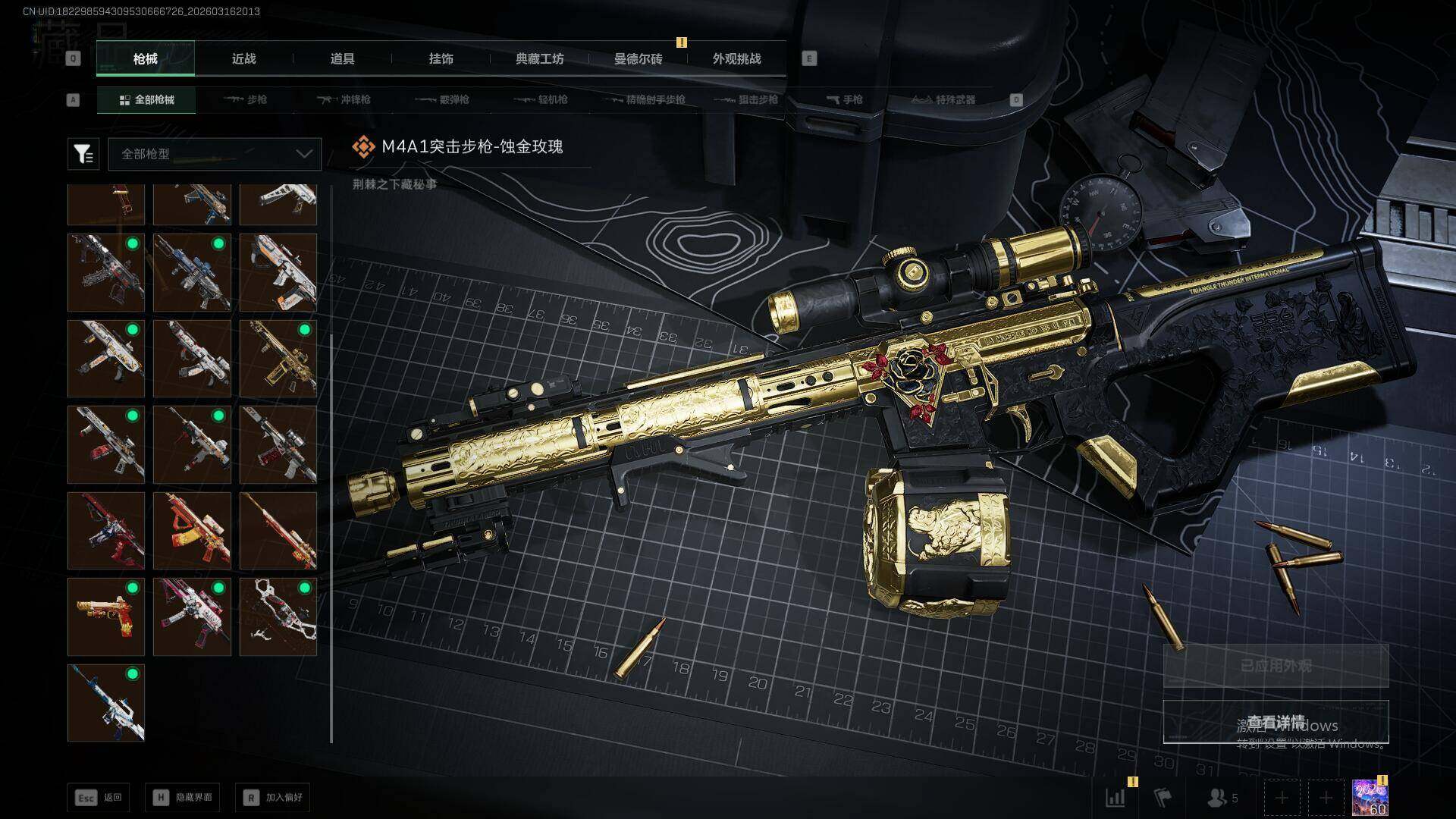Hide the interface with 隐藏界面
This screenshot has height=819, width=1456.
(183, 797)
